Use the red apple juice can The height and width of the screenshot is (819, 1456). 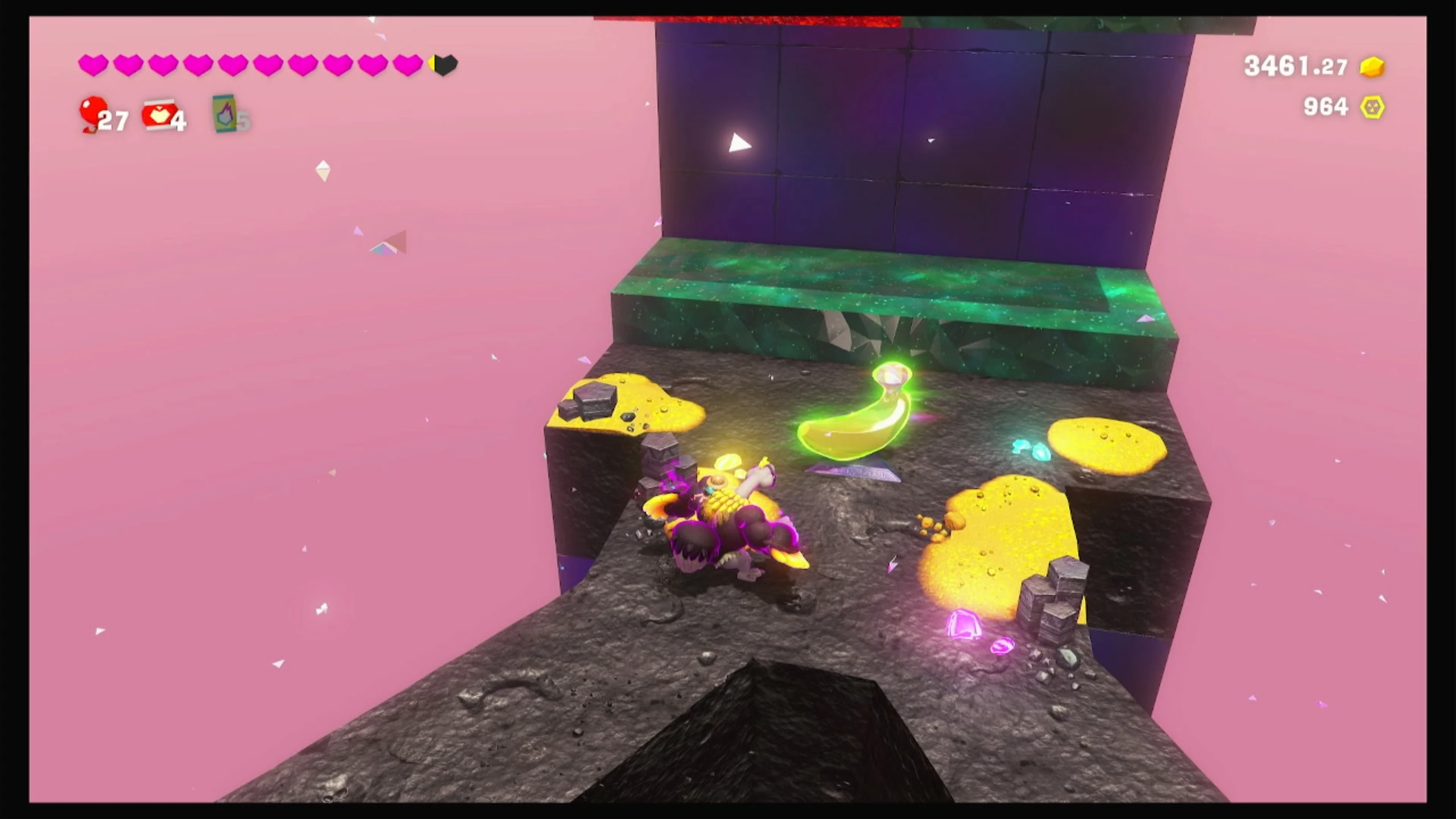click(160, 116)
